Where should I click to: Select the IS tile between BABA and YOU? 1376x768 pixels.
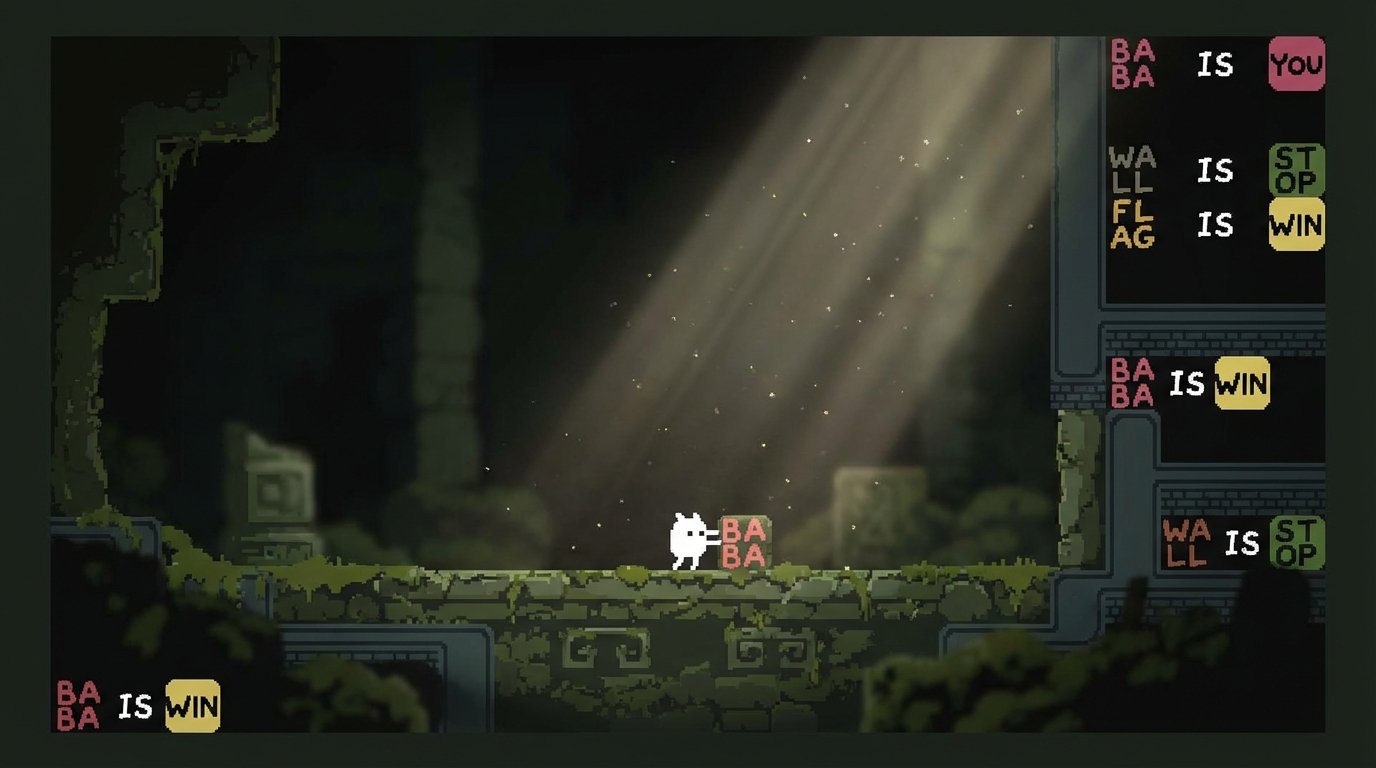(1215, 63)
